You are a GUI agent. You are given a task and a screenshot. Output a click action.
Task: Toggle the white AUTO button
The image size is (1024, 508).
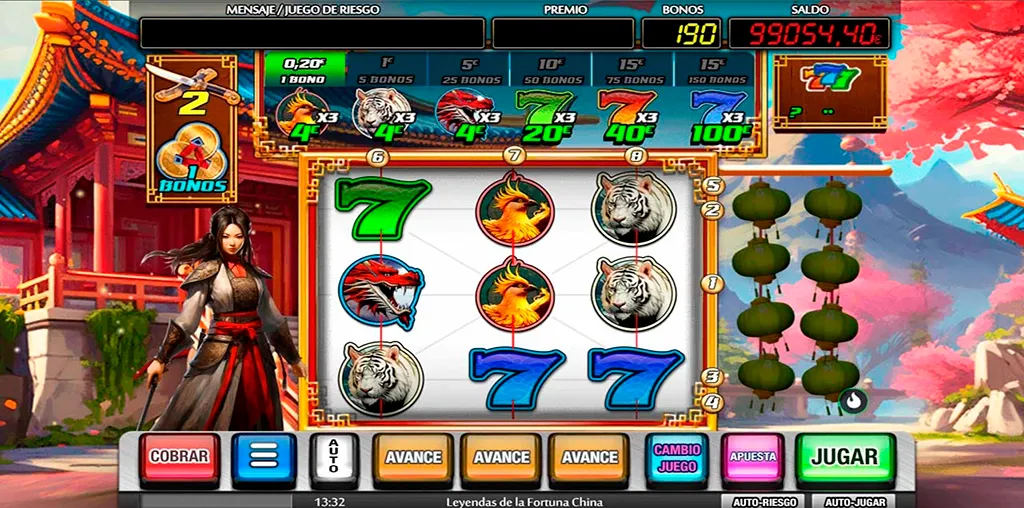[334, 459]
